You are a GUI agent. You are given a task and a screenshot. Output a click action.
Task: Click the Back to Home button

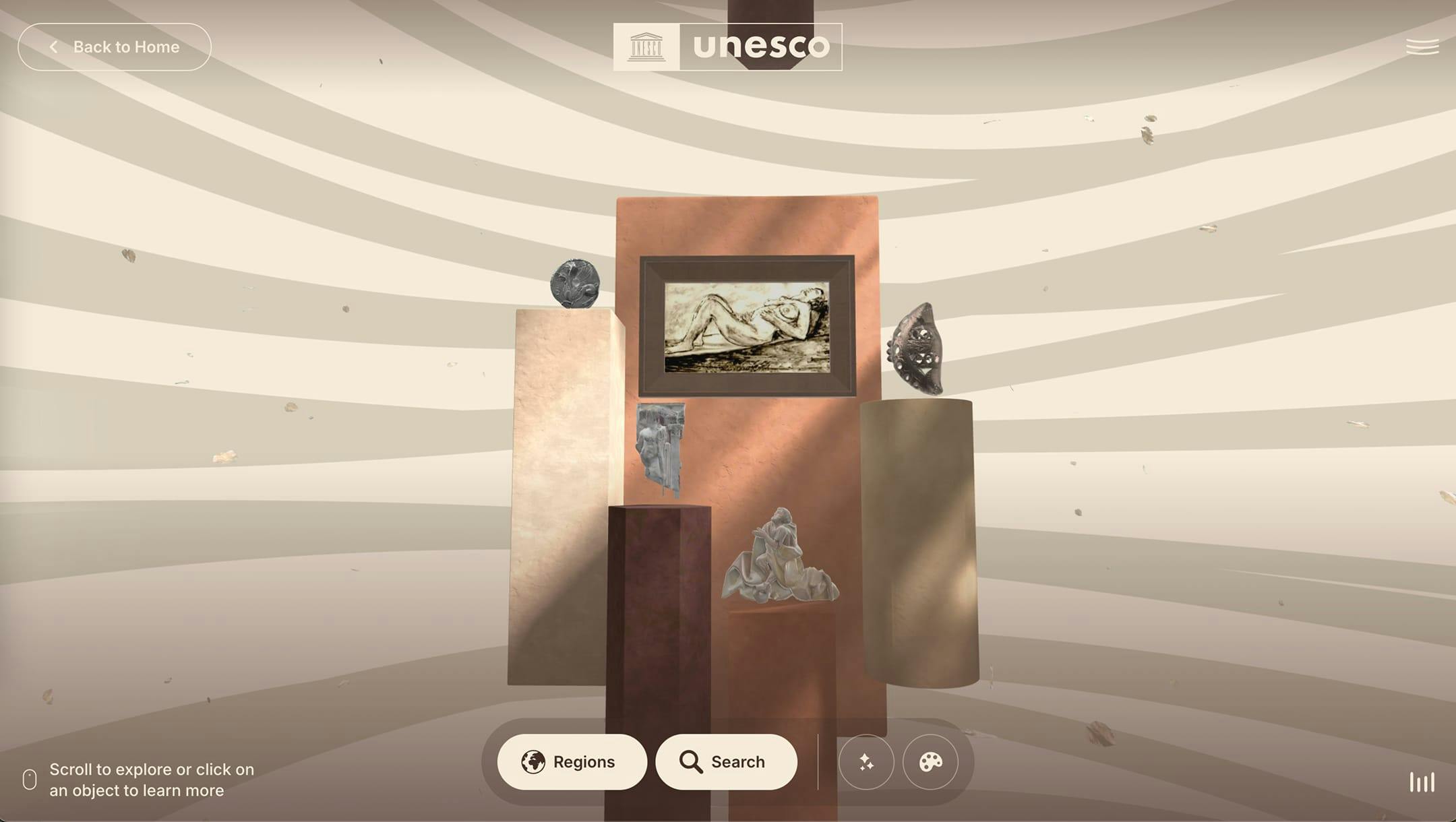pyautogui.click(x=115, y=46)
